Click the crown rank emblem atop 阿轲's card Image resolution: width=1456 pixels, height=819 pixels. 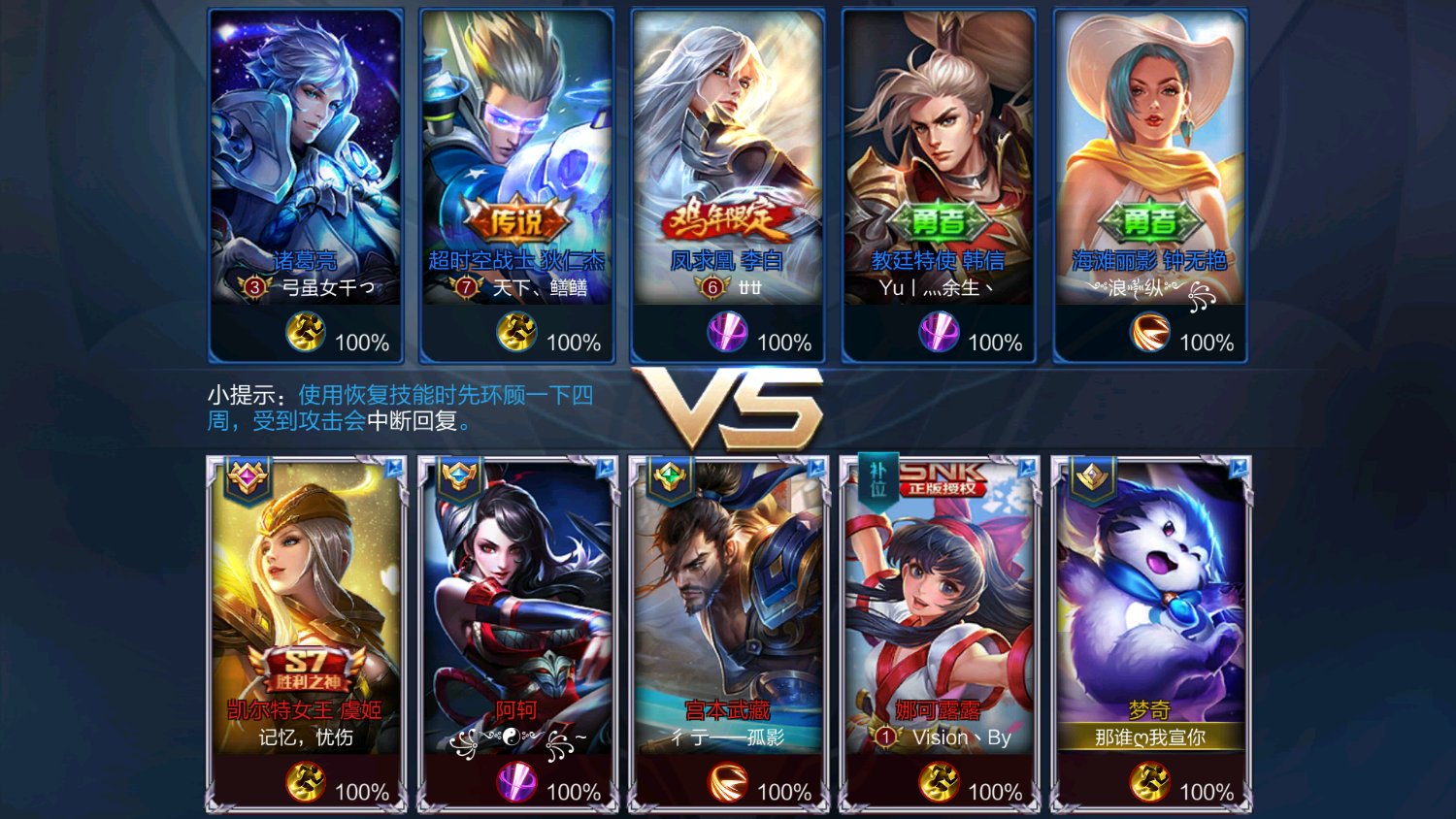pos(458,475)
